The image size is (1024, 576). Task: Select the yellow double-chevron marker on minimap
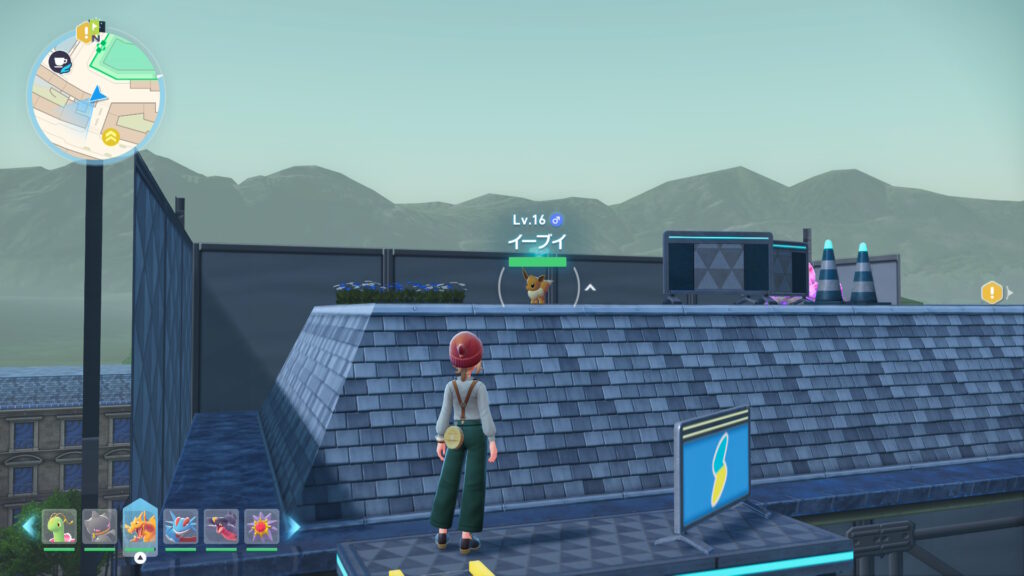pyautogui.click(x=110, y=136)
